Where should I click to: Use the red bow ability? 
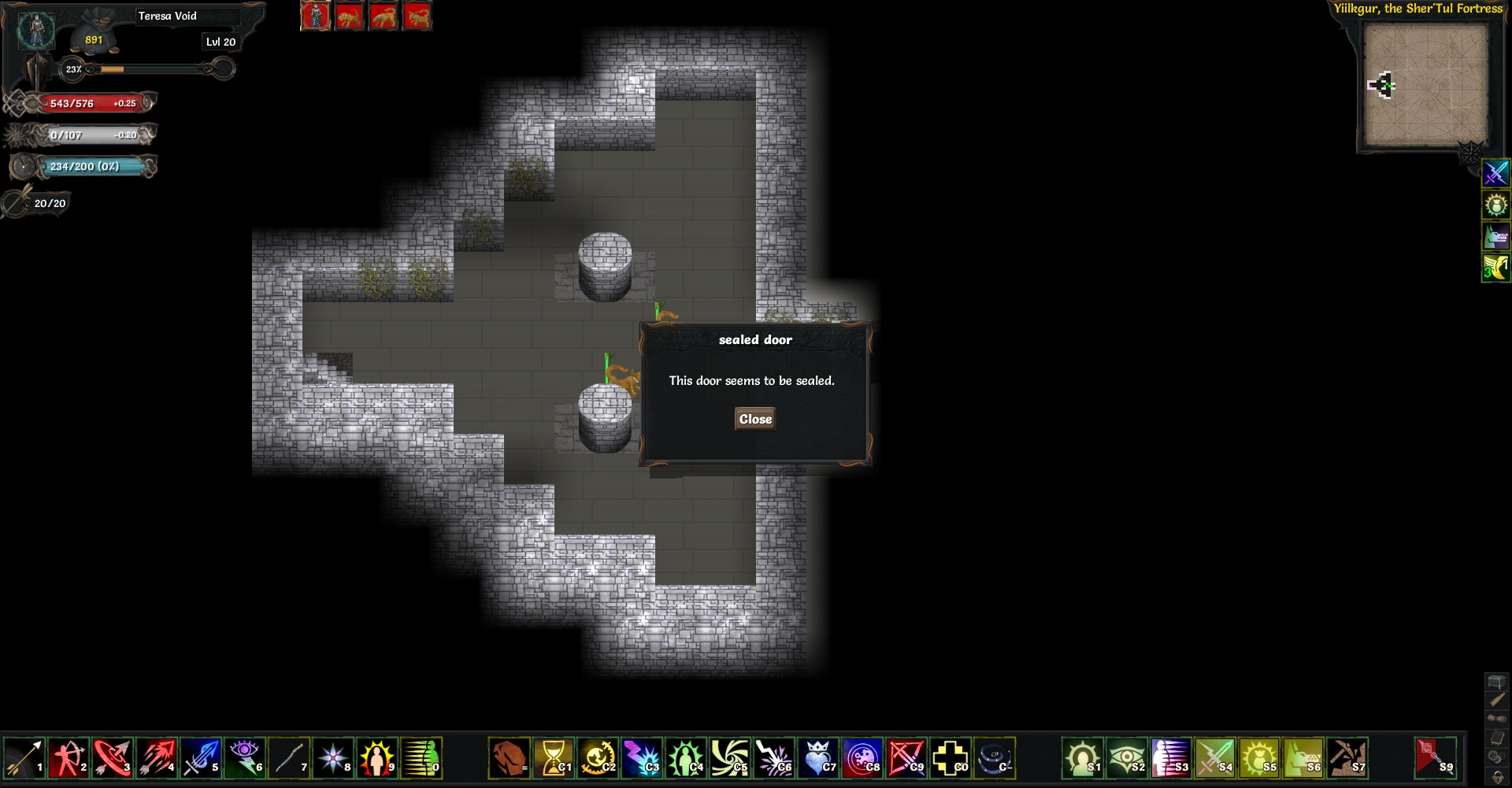click(x=907, y=758)
